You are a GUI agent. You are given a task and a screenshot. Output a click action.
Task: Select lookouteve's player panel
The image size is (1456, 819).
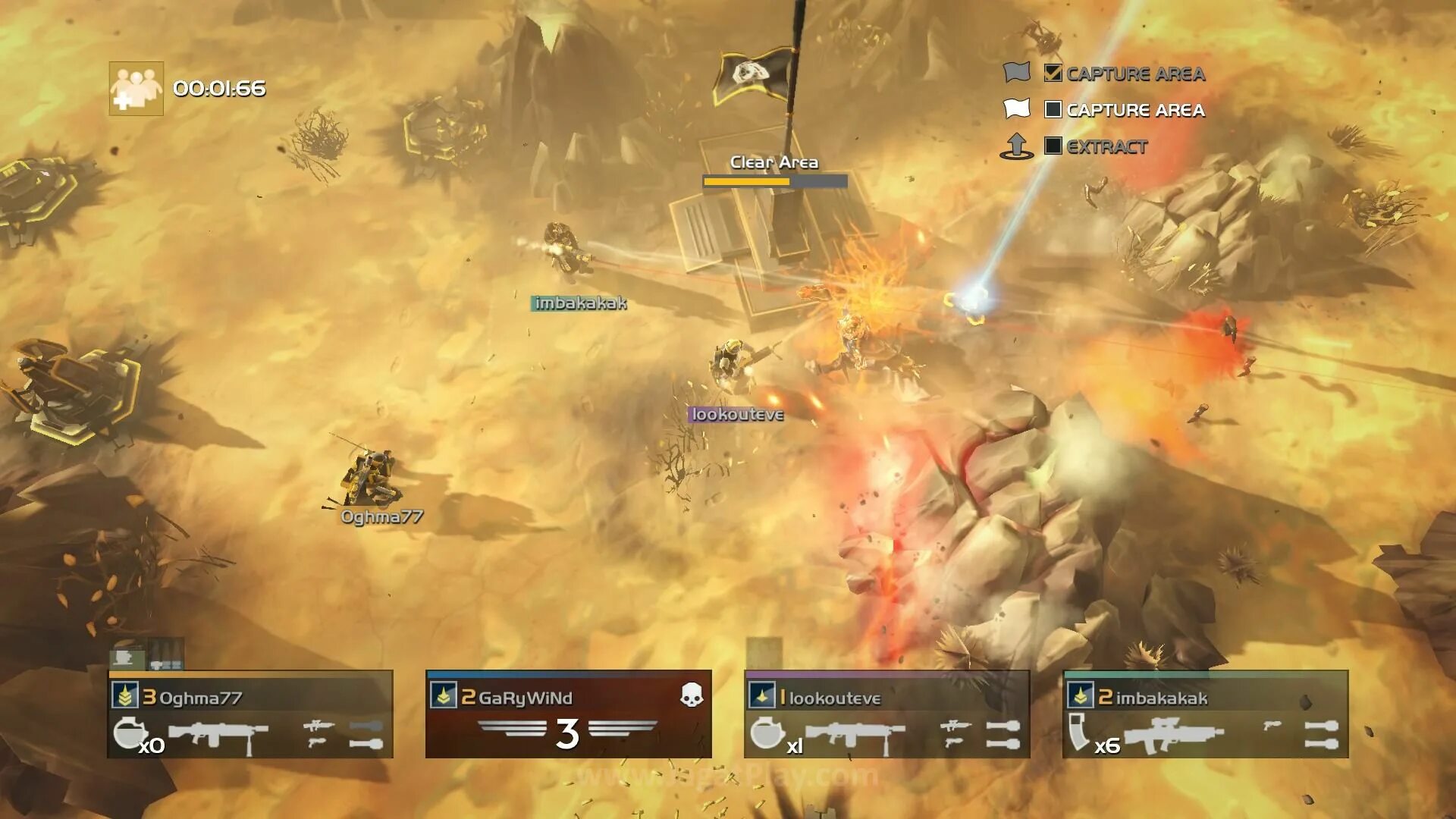(x=886, y=714)
